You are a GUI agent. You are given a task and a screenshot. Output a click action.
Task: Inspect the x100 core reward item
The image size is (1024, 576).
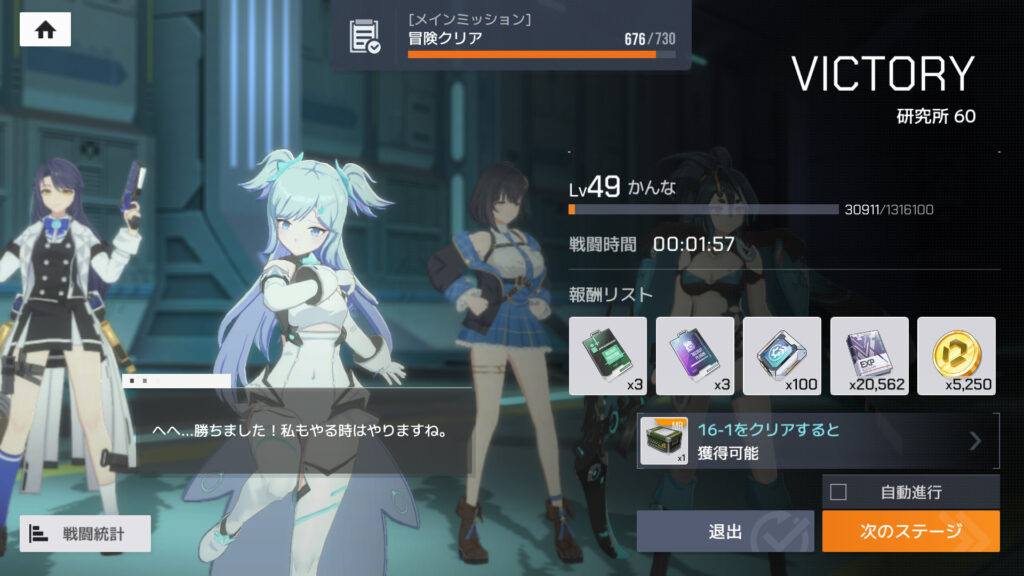click(x=782, y=355)
